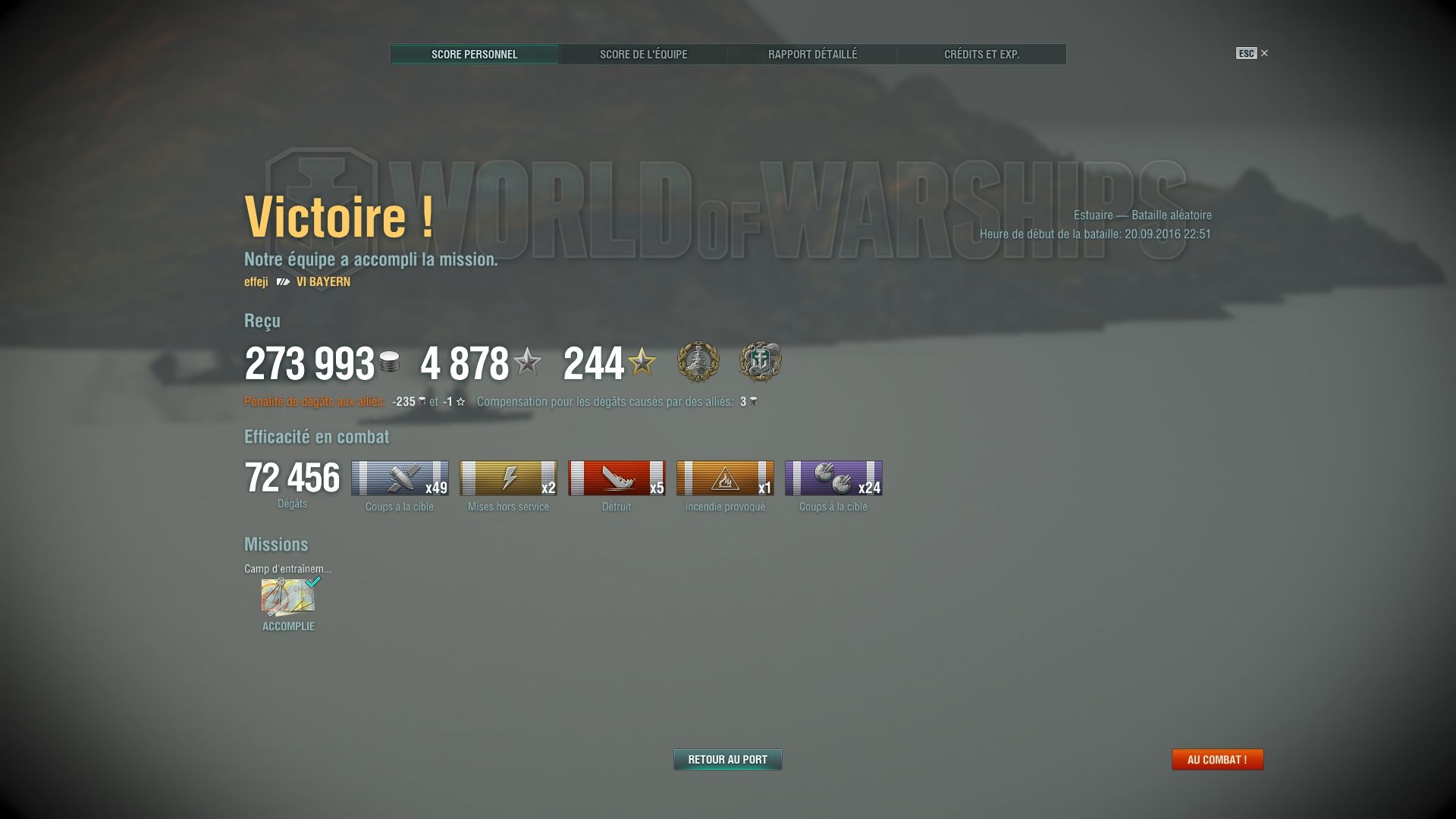Select the Camp d'entraînement mission thumbnail
The width and height of the screenshot is (1456, 819).
click(288, 597)
